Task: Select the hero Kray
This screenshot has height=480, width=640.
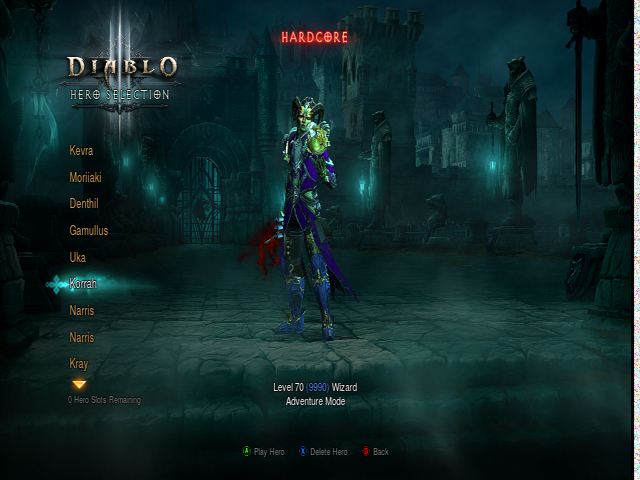Action: (79, 363)
